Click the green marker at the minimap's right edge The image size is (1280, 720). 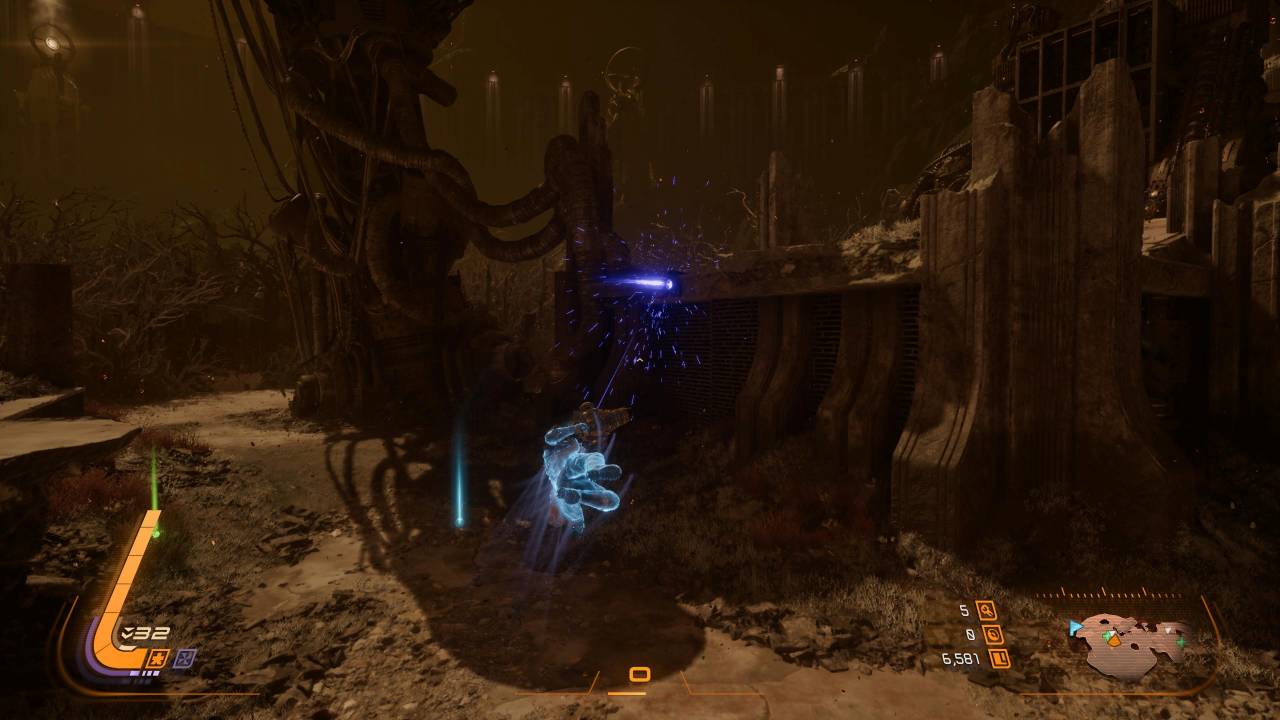tap(1181, 640)
